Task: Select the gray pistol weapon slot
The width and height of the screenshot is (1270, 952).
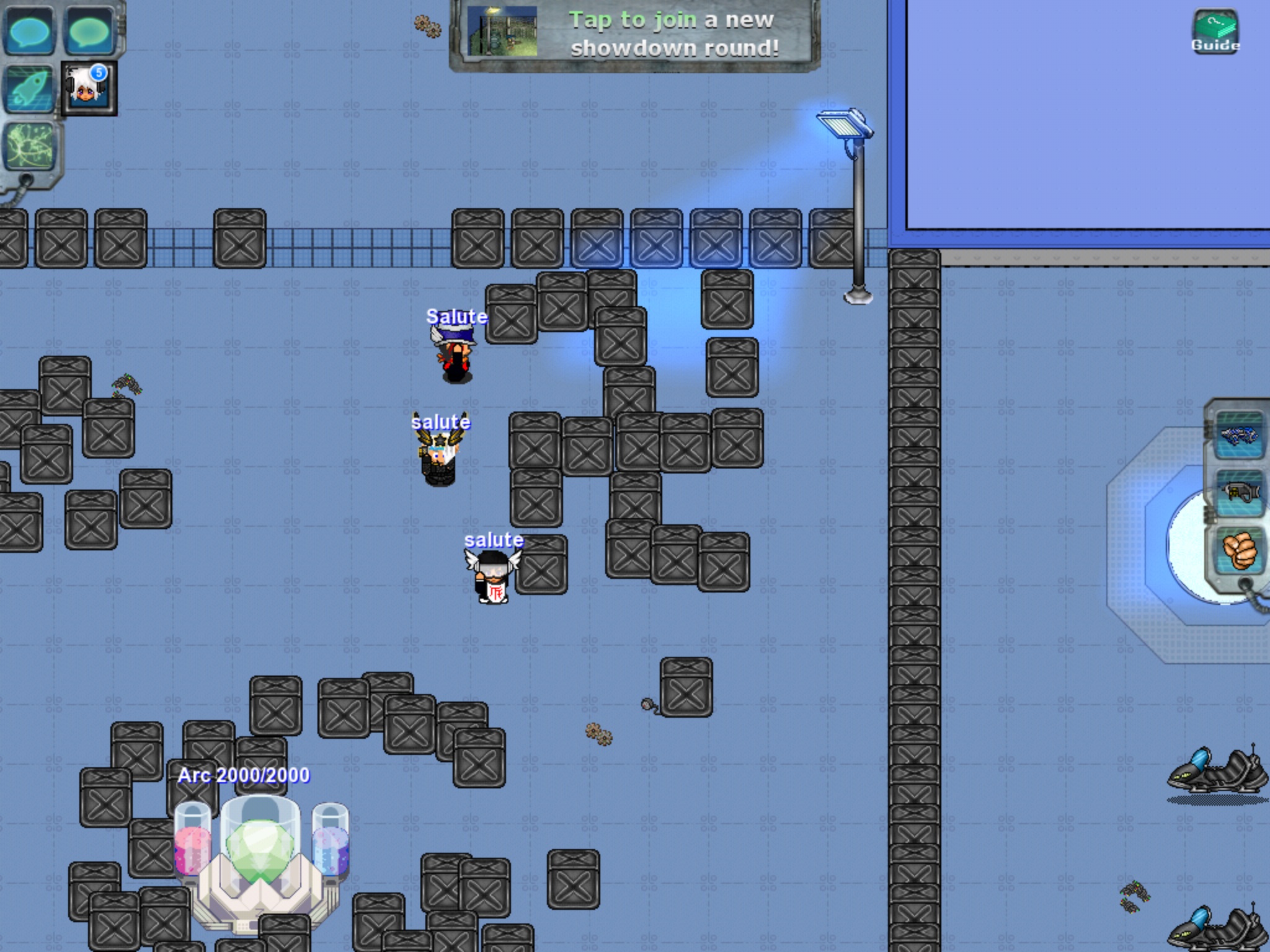Action: click(x=1239, y=493)
